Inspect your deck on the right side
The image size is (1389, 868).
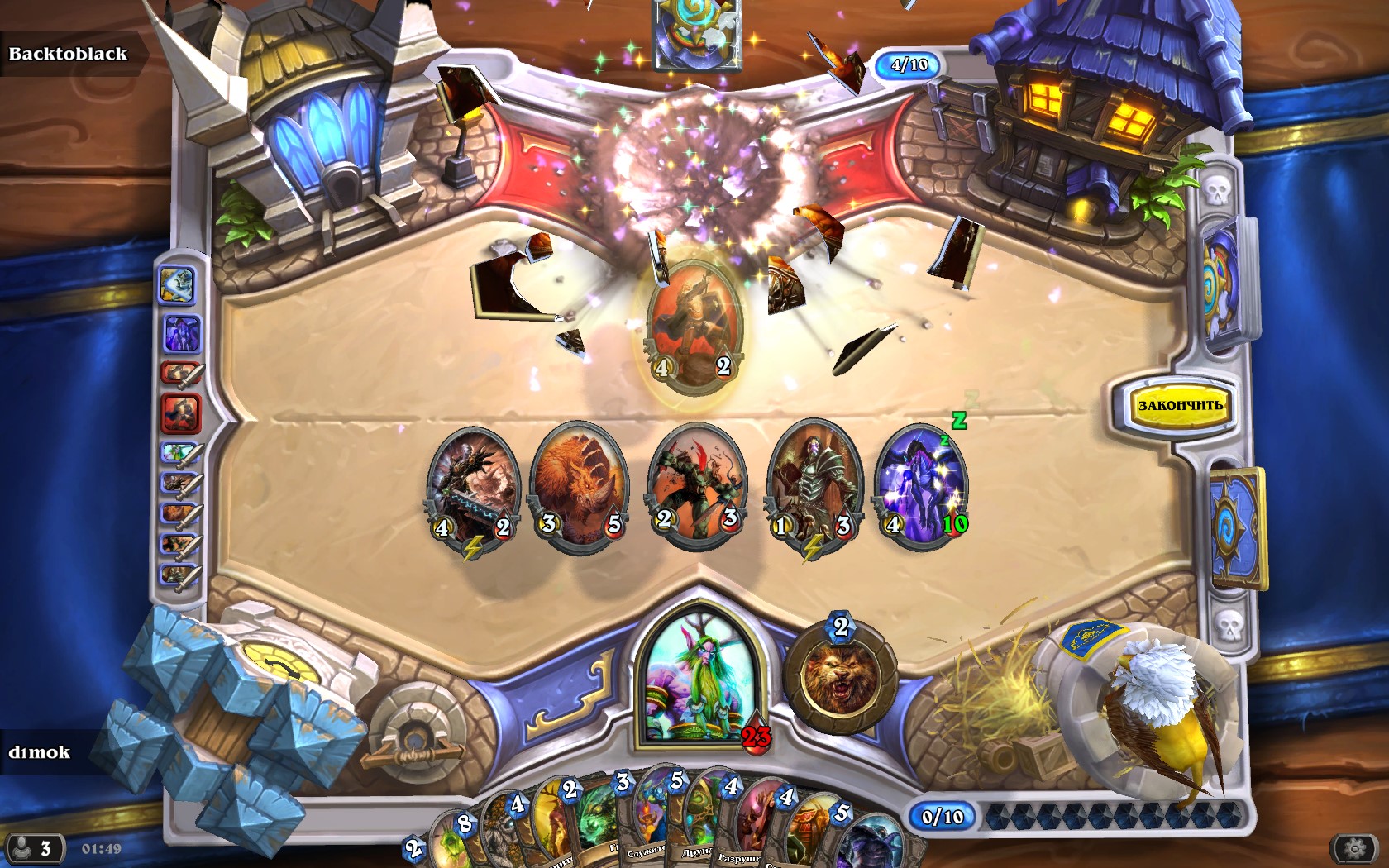click(1238, 529)
